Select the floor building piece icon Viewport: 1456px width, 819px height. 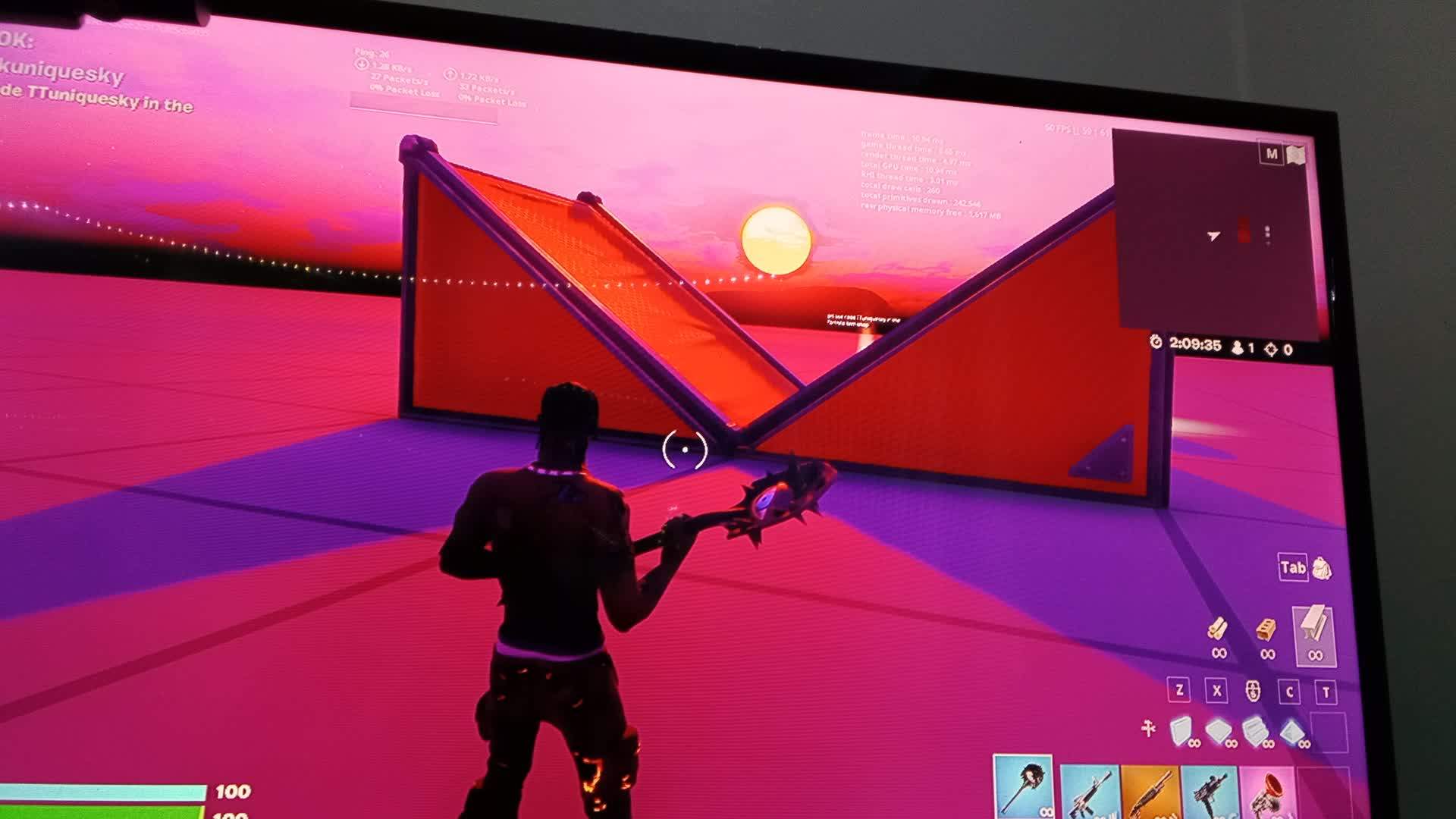point(1217,728)
